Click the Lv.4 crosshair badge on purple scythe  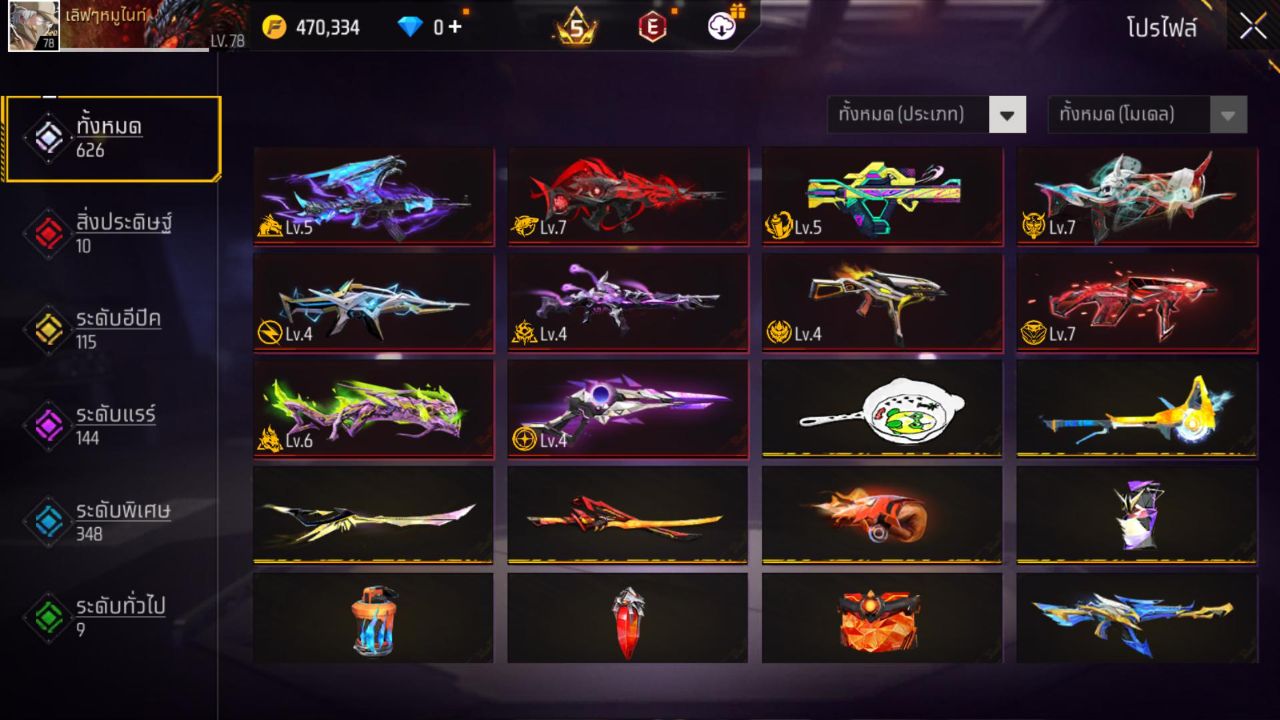[x=537, y=438]
